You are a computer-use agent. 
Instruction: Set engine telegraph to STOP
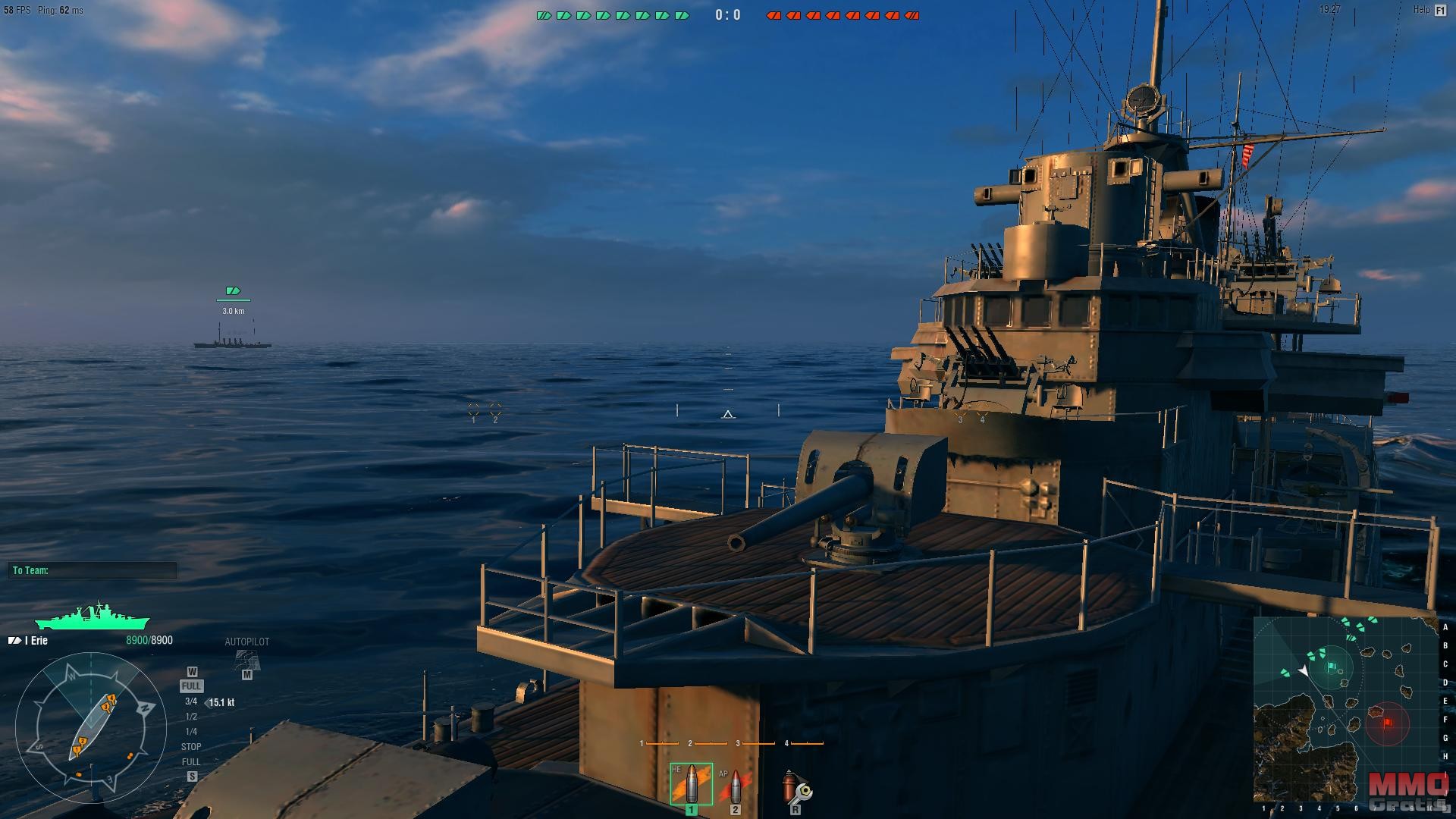(191, 747)
